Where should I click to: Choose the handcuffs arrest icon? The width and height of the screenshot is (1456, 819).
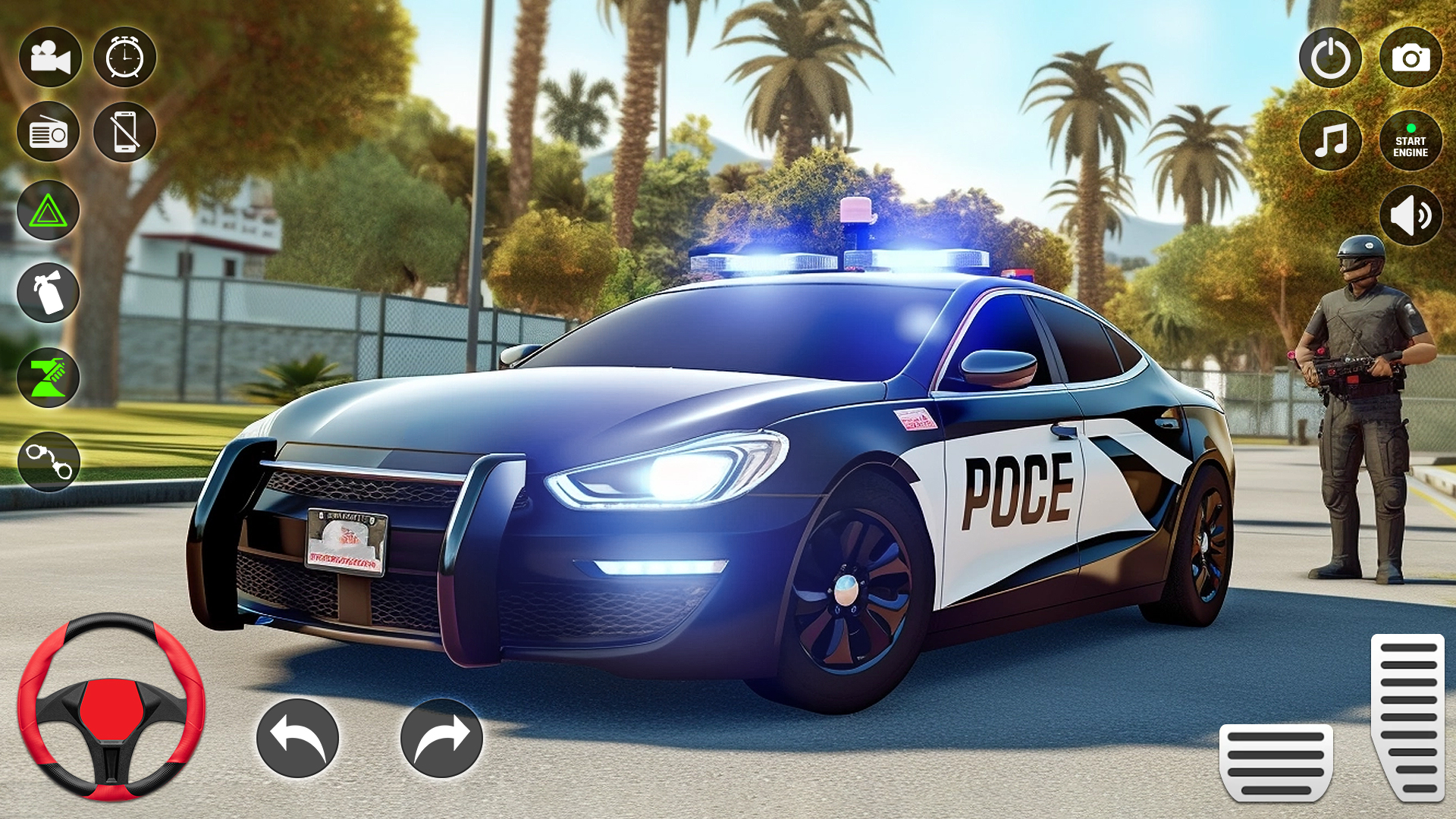48,460
